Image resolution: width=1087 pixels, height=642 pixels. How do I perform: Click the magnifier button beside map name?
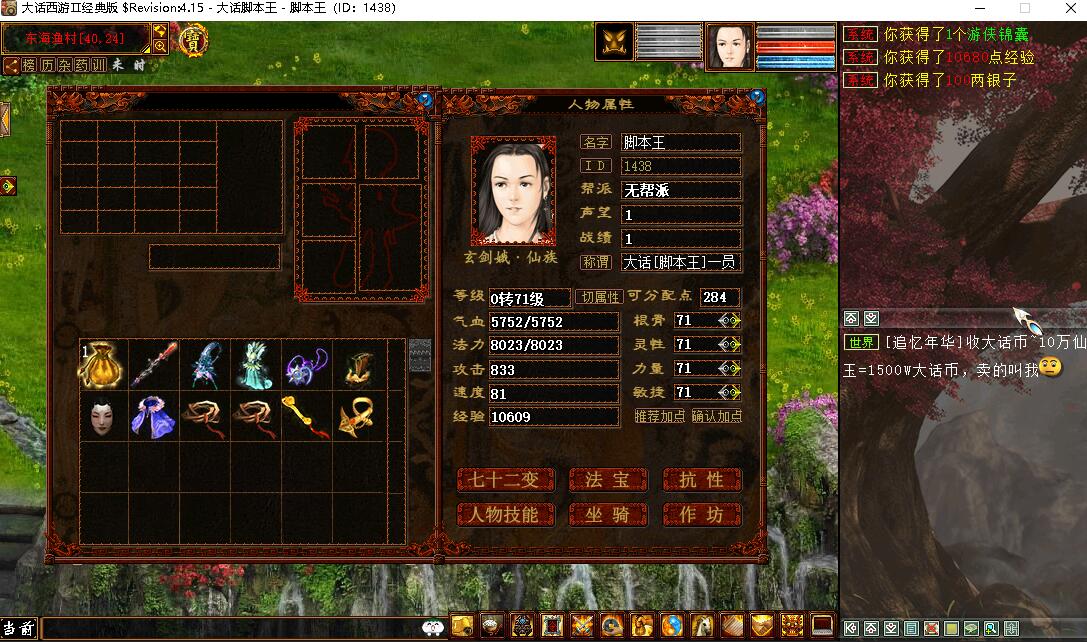(x=160, y=46)
